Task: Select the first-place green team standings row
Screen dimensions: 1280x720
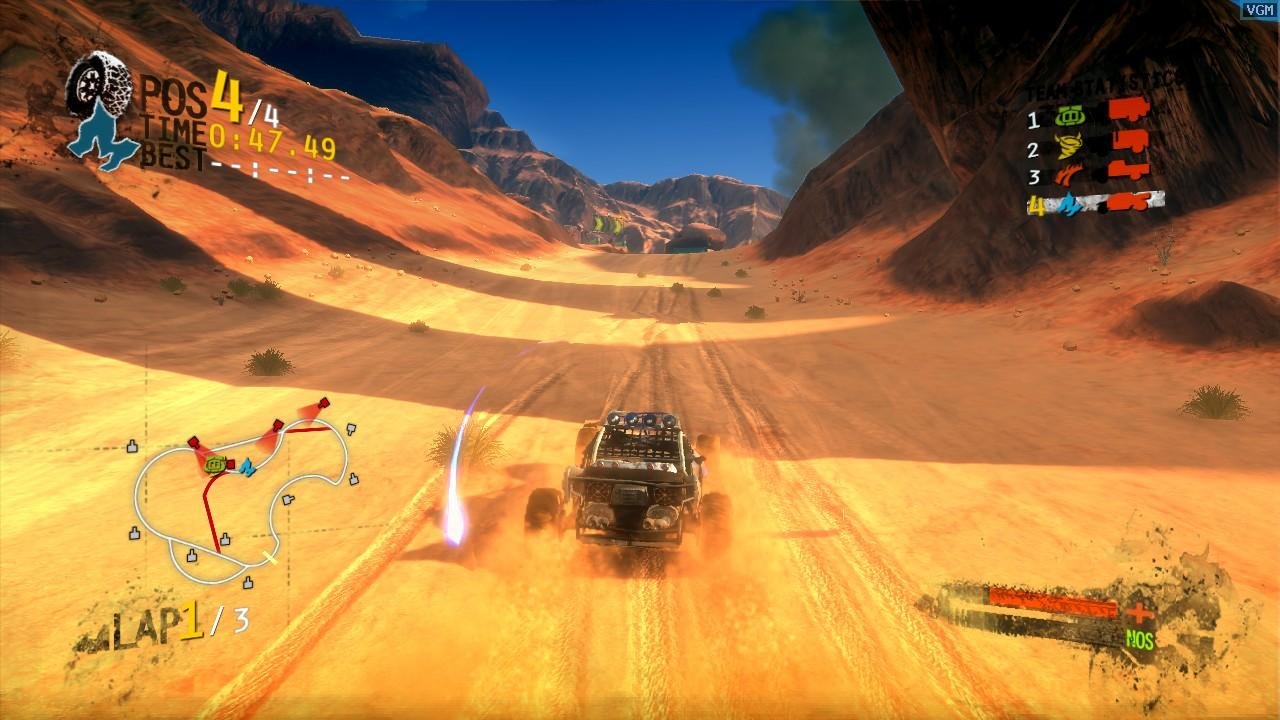Action: pyautogui.click(x=1090, y=116)
